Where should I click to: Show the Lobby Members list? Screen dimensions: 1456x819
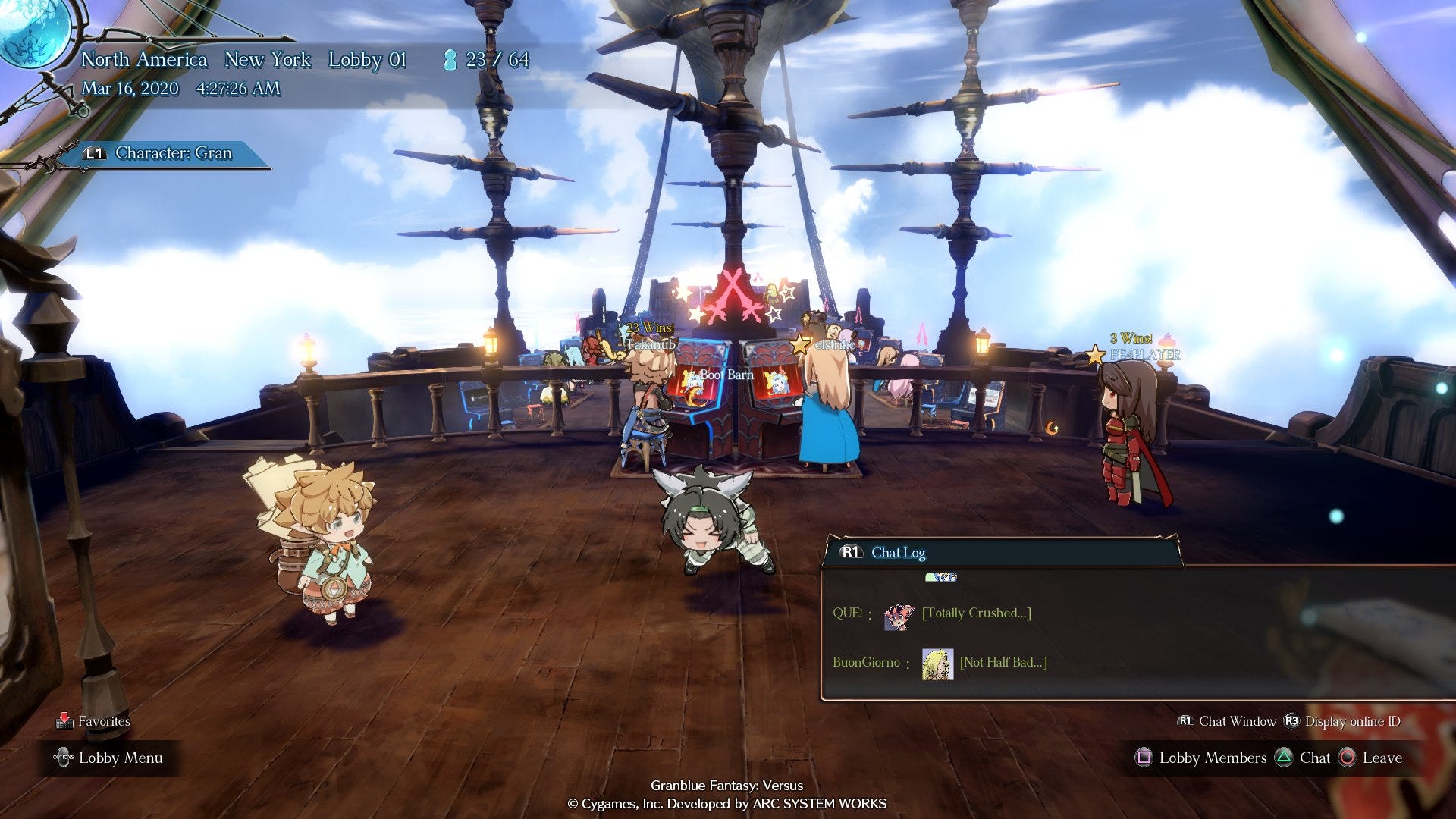(1201, 758)
